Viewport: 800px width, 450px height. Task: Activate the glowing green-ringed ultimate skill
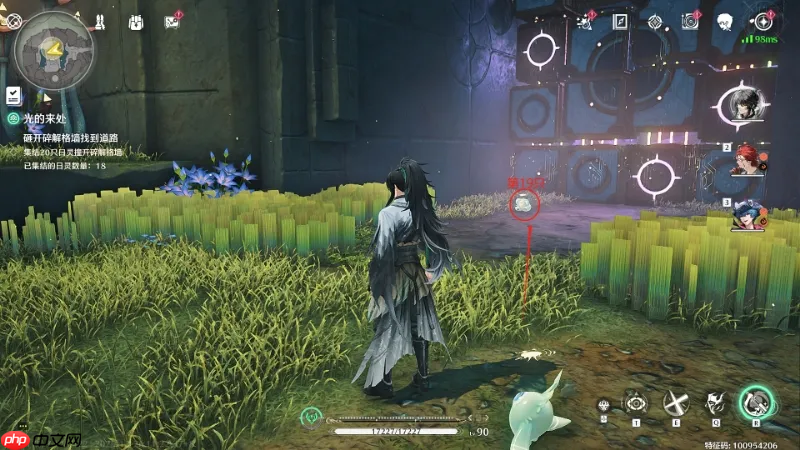(756, 402)
